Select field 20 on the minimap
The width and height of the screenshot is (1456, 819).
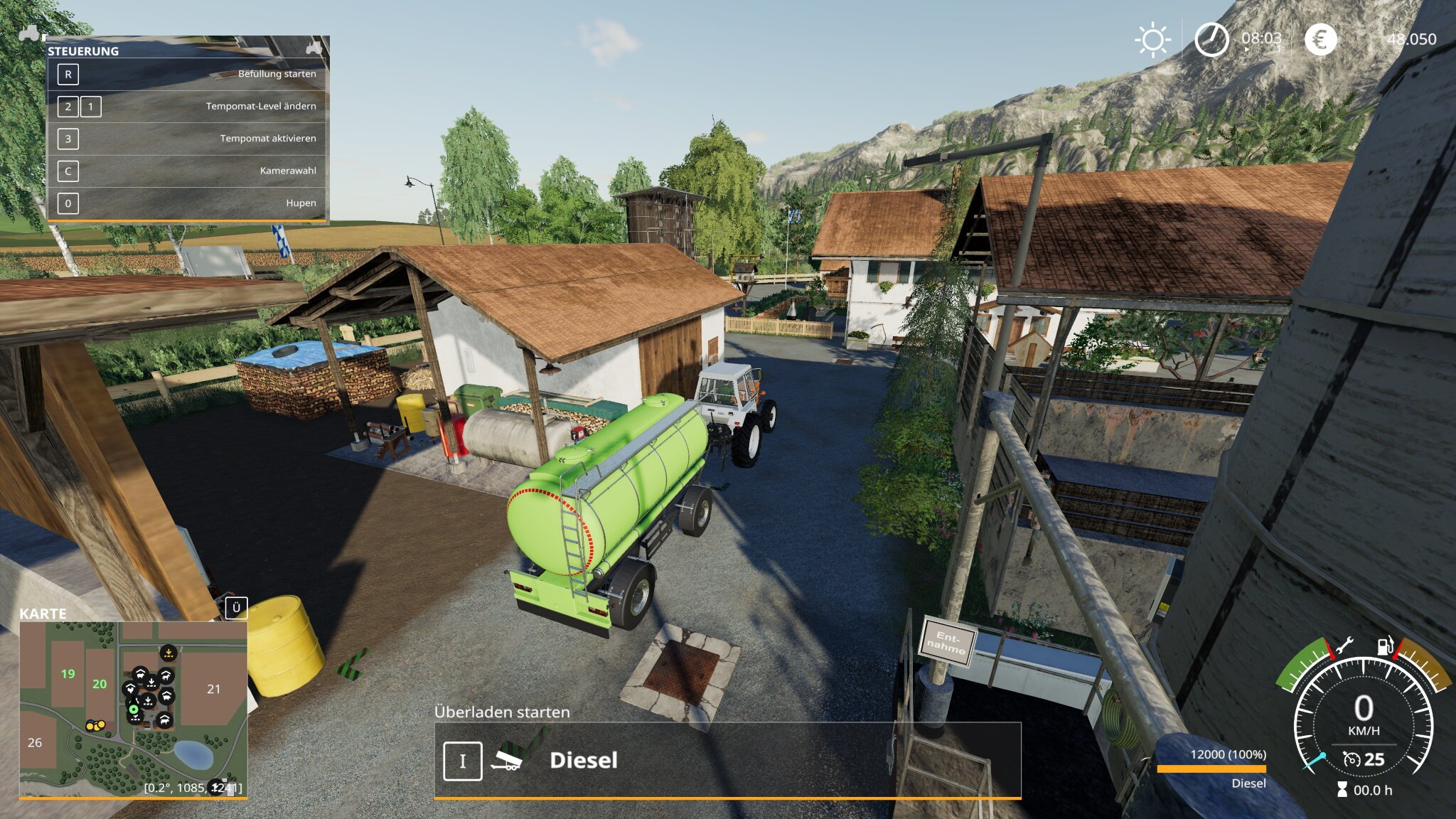coord(100,684)
